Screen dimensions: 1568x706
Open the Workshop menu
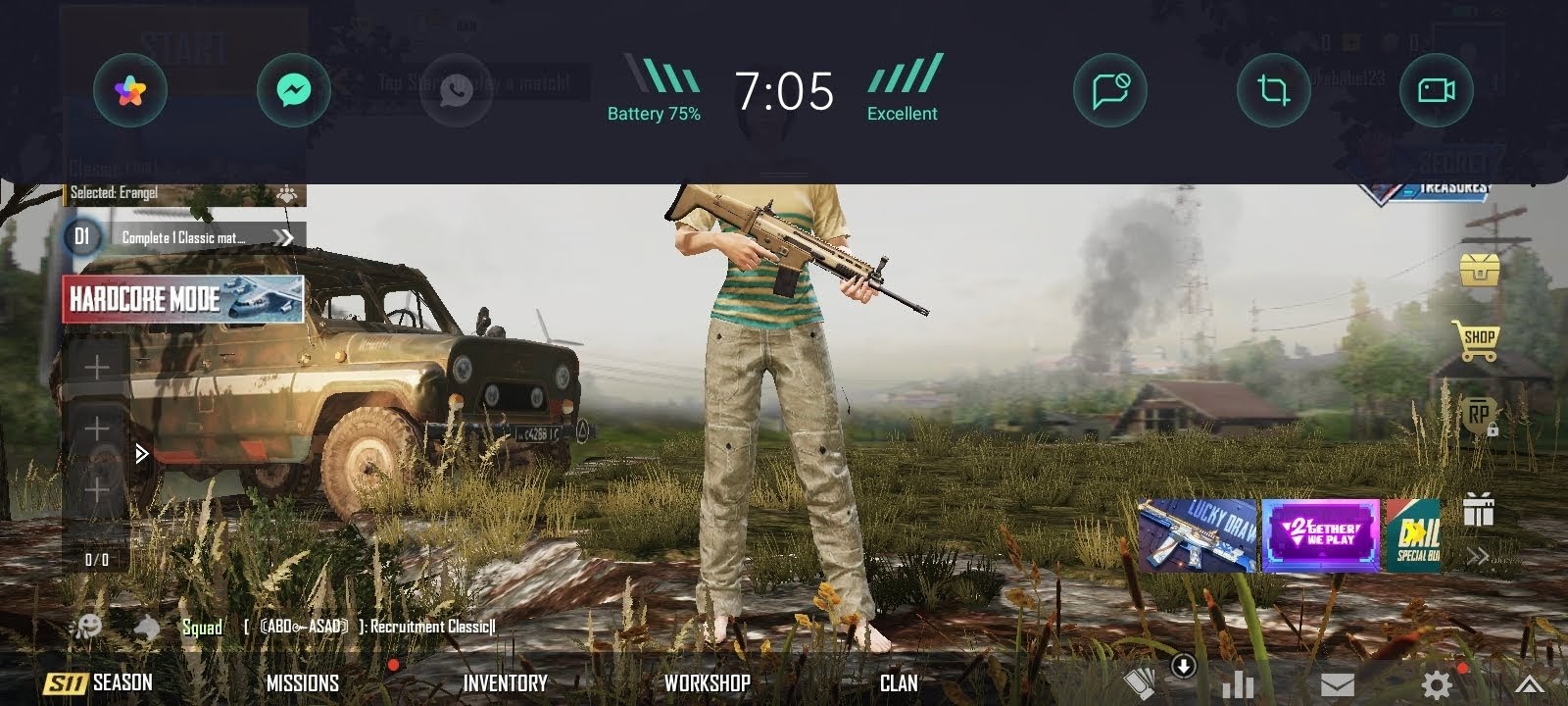707,682
